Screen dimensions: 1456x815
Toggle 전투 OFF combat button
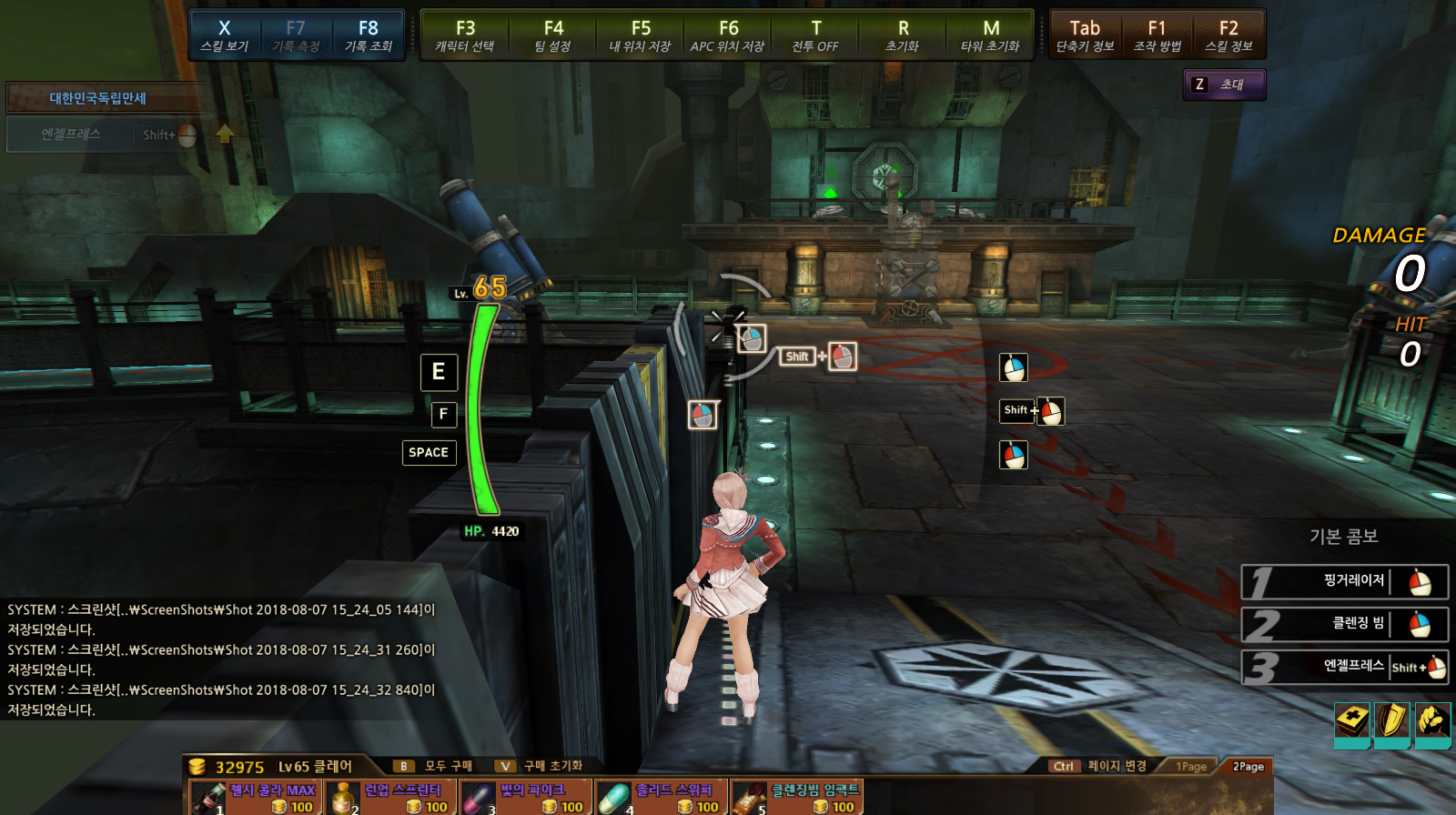click(815, 35)
